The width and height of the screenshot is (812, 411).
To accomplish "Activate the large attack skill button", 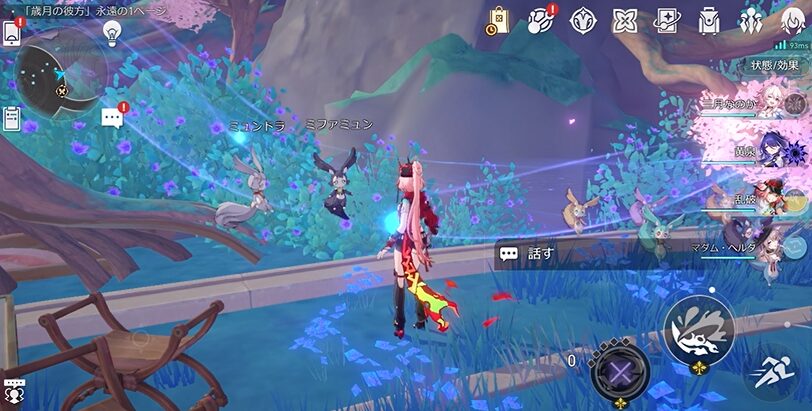I will (698, 327).
